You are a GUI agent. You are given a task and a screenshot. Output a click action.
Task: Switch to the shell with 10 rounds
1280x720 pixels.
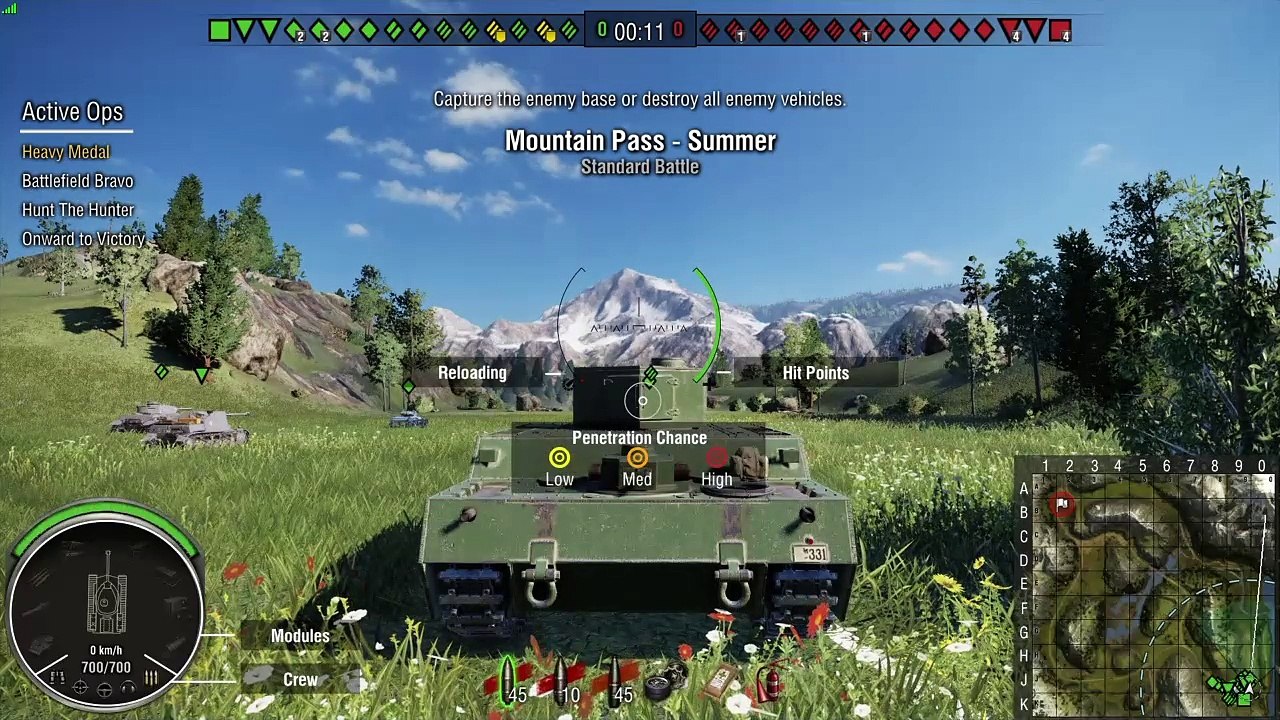563,681
